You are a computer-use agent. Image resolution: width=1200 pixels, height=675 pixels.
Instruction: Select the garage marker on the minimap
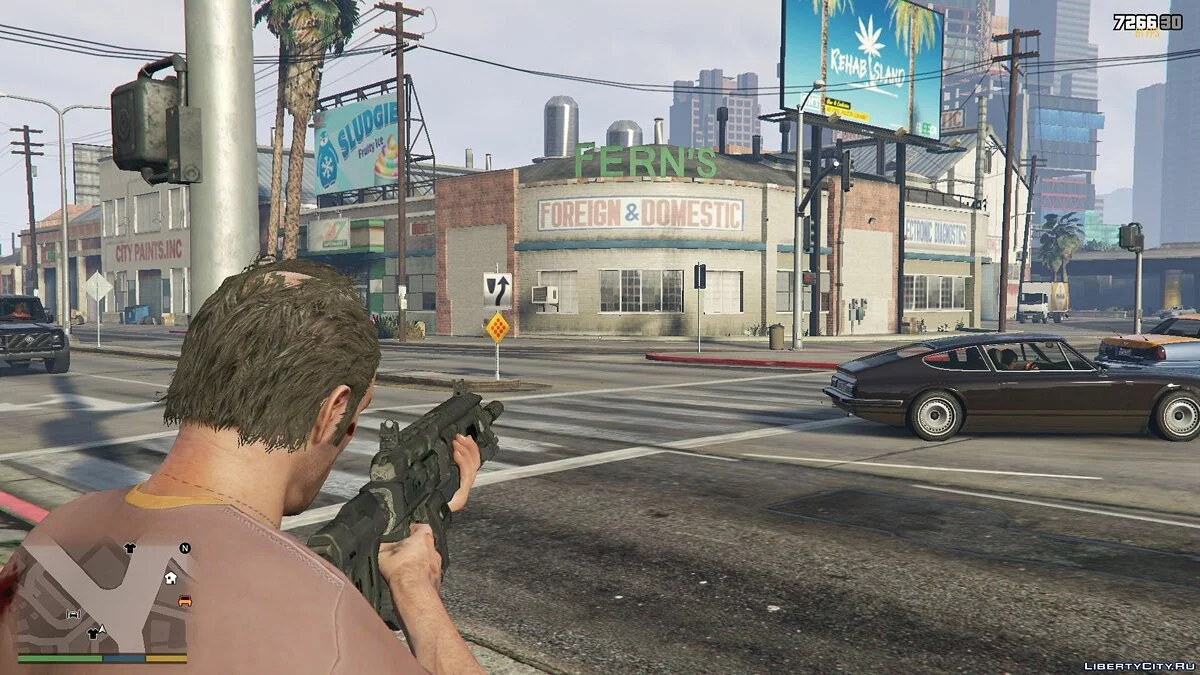point(73,614)
